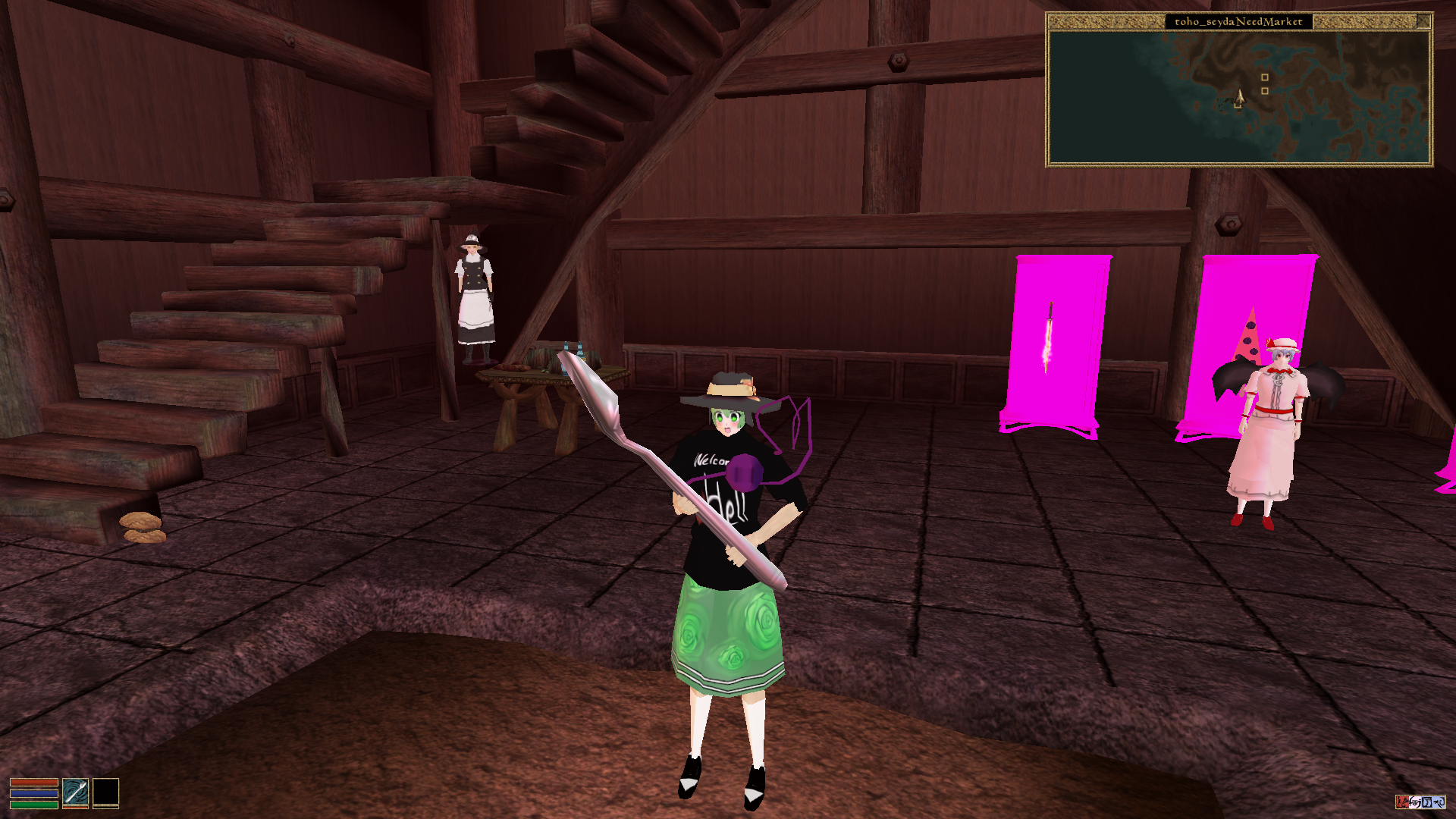
Task: Click the toho_seydaNeedMarket minimap
Action: pos(1238,97)
